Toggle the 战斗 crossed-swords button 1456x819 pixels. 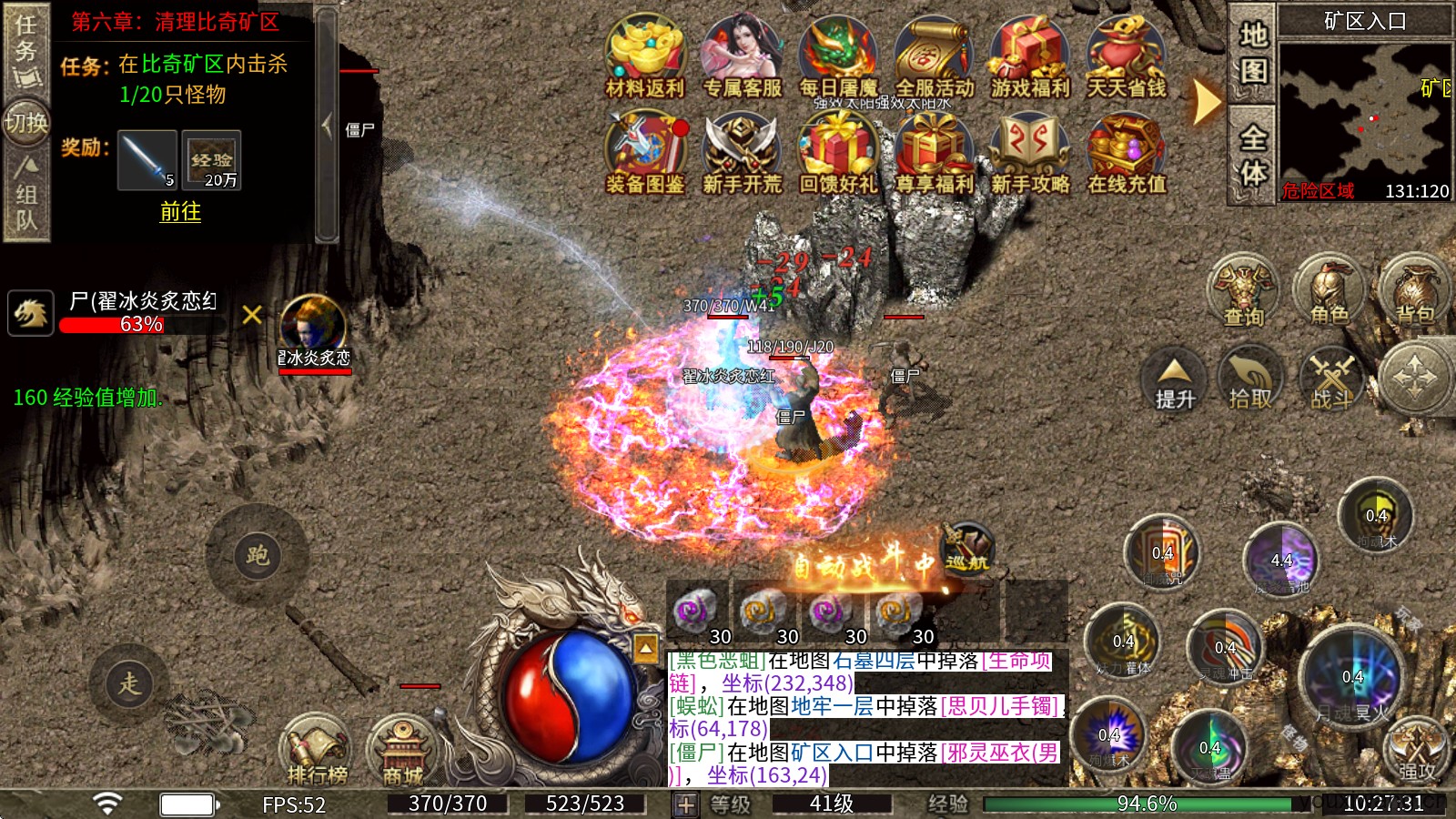tap(1332, 380)
